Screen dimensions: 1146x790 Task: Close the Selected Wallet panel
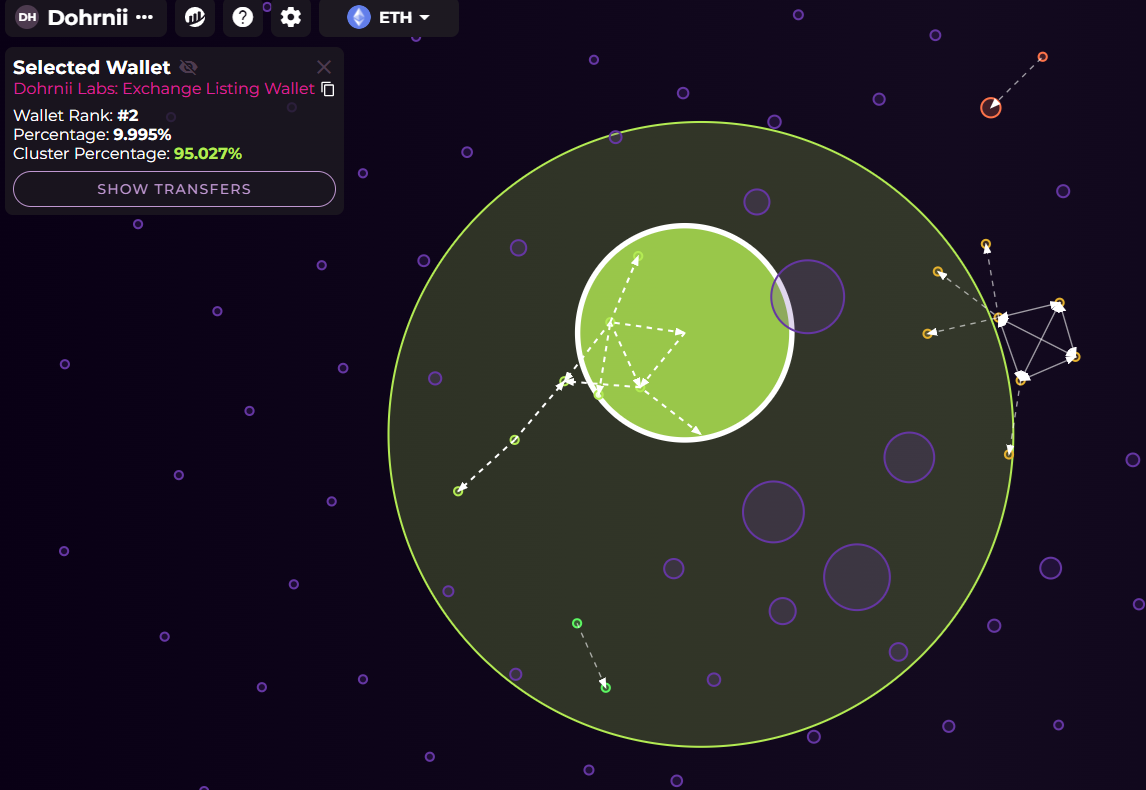[324, 67]
